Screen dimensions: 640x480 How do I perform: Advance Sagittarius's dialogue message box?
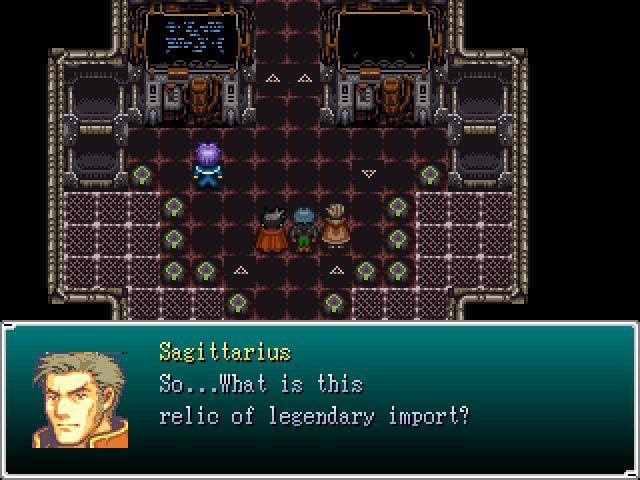click(x=320, y=400)
